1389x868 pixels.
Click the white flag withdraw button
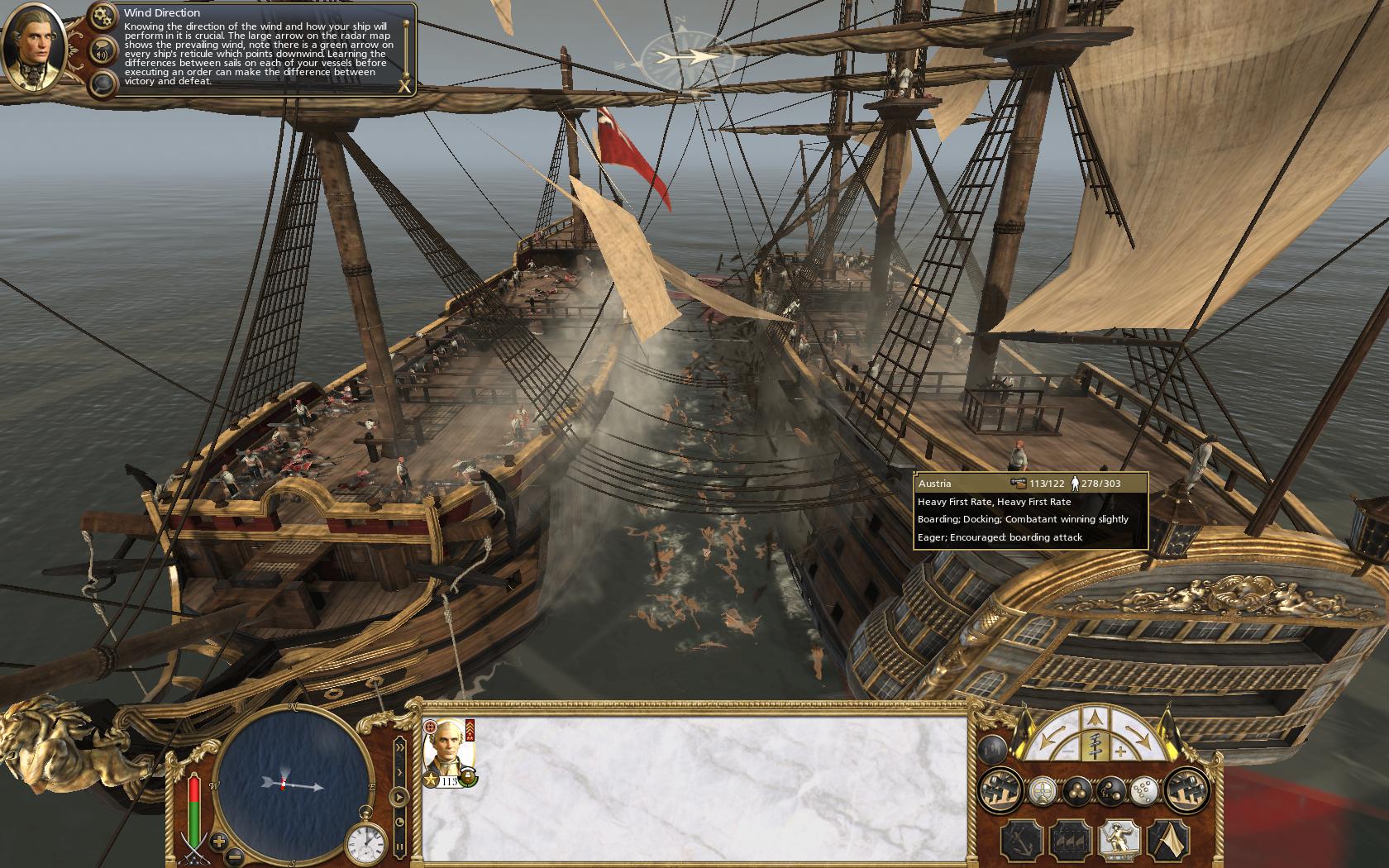[x=1169, y=841]
